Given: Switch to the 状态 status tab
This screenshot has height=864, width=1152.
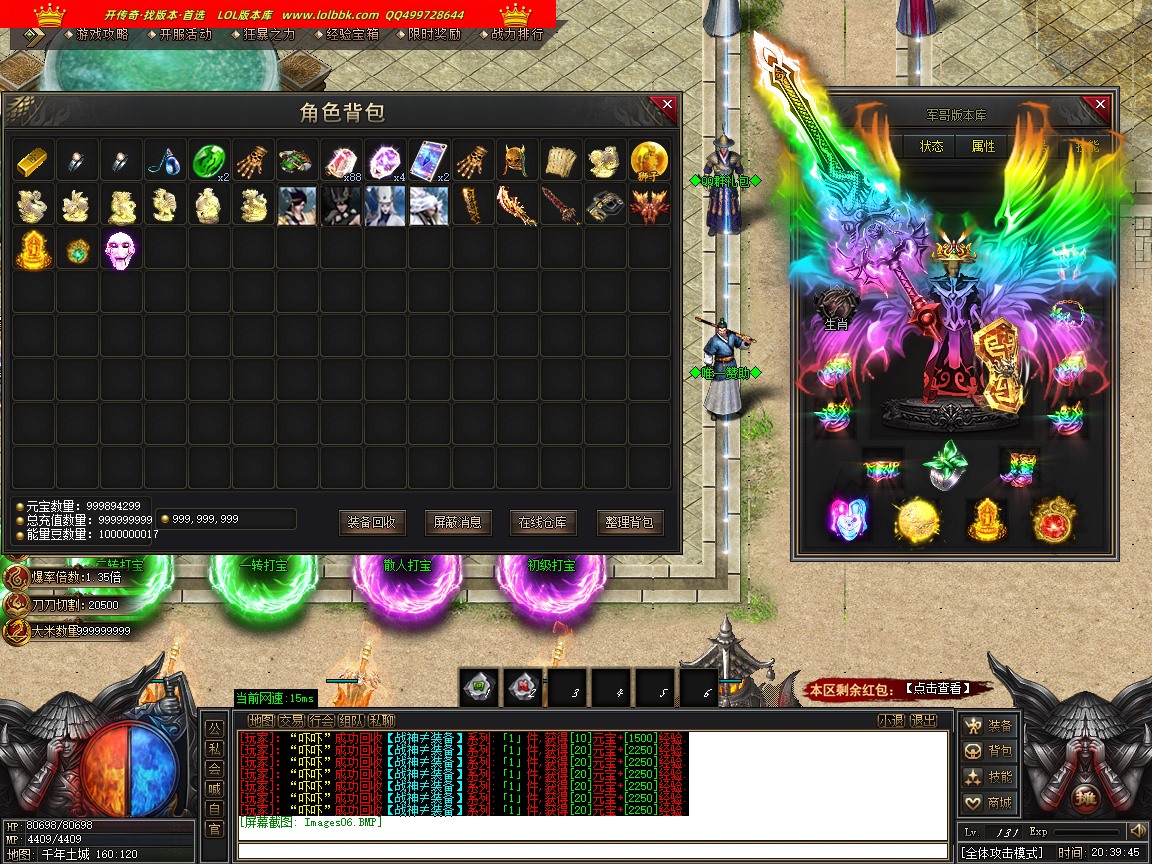Looking at the screenshot, I should 932,146.
